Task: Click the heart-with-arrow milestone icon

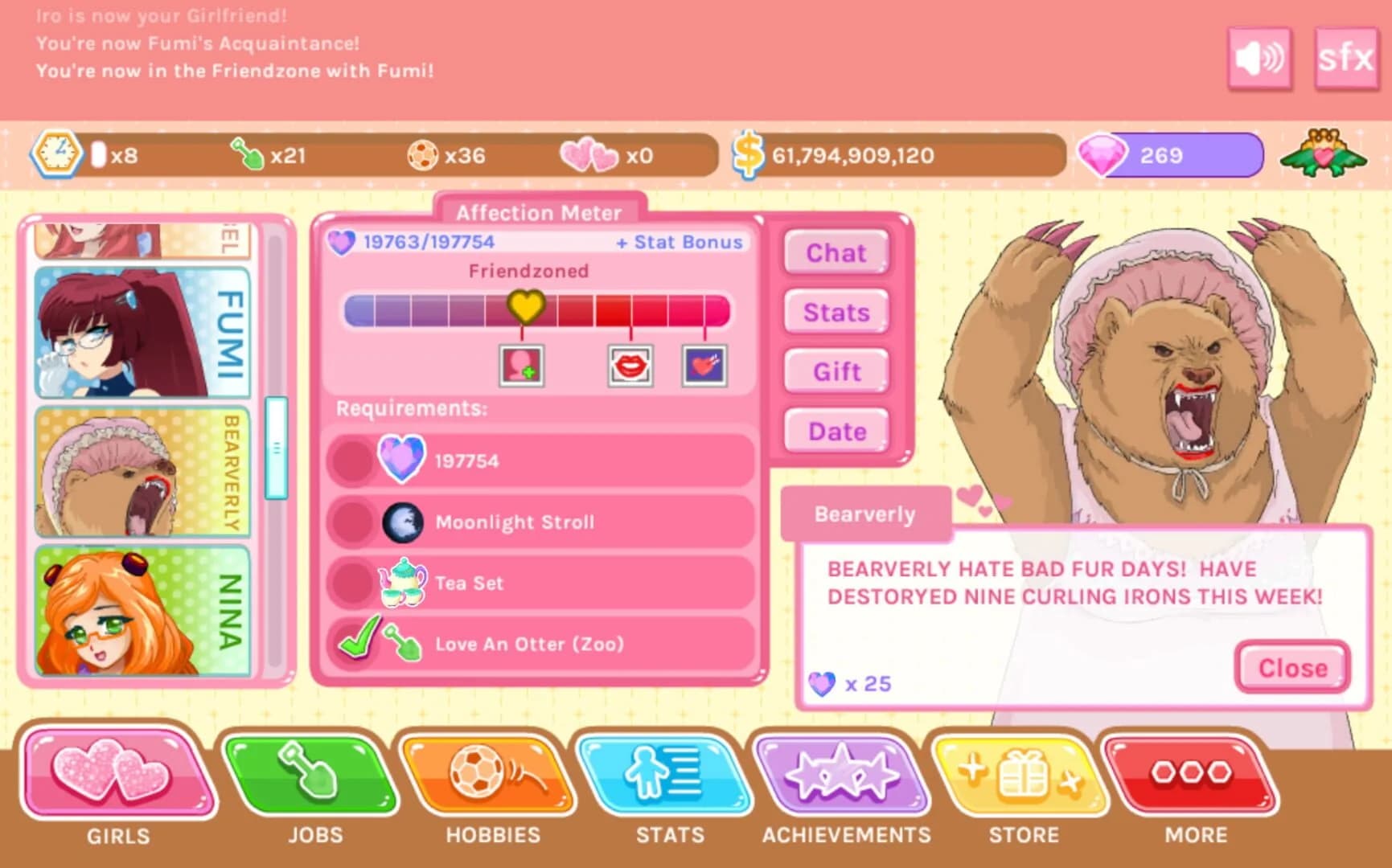Action: click(x=705, y=366)
